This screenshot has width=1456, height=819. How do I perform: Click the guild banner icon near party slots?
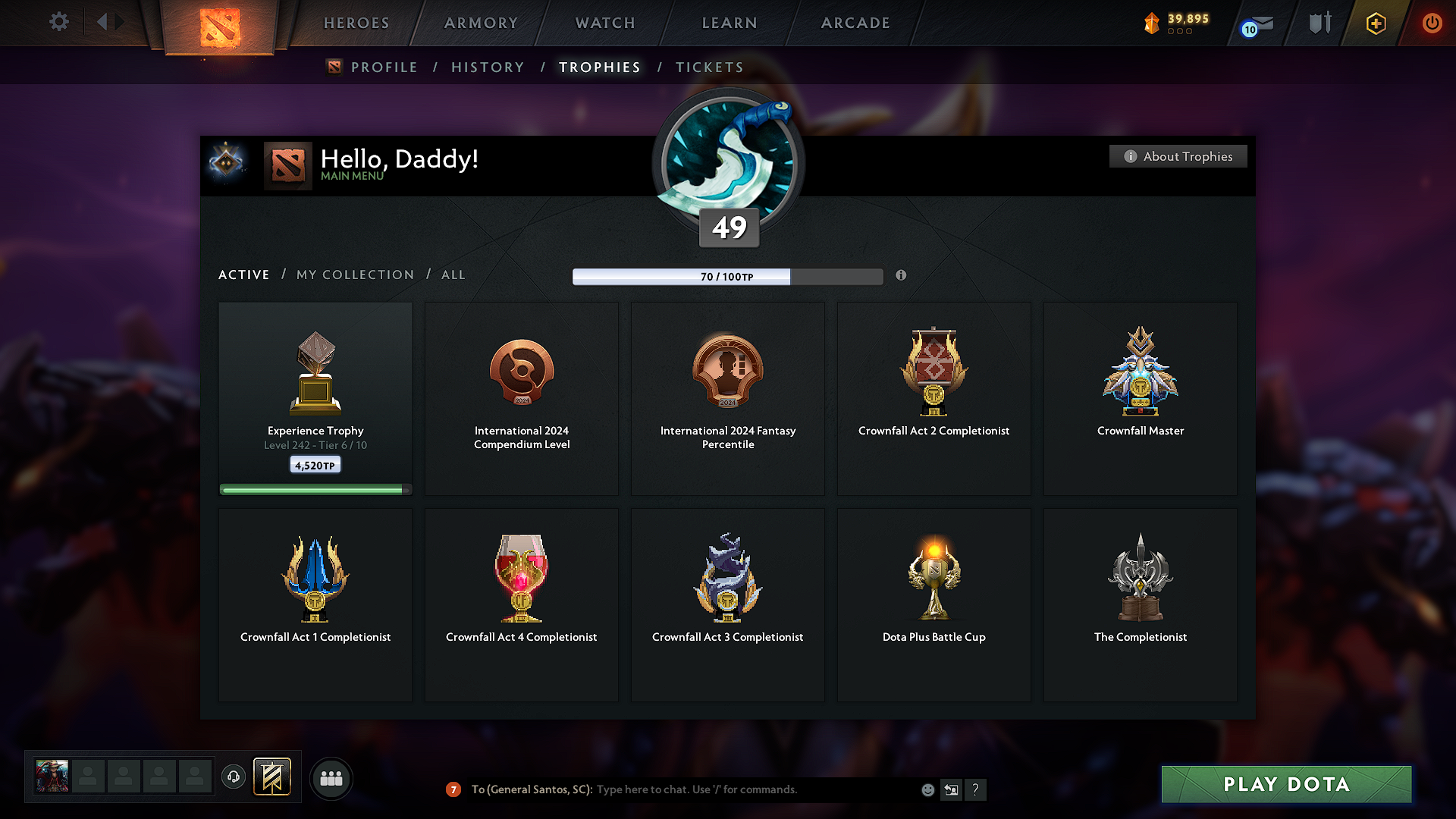point(273,777)
